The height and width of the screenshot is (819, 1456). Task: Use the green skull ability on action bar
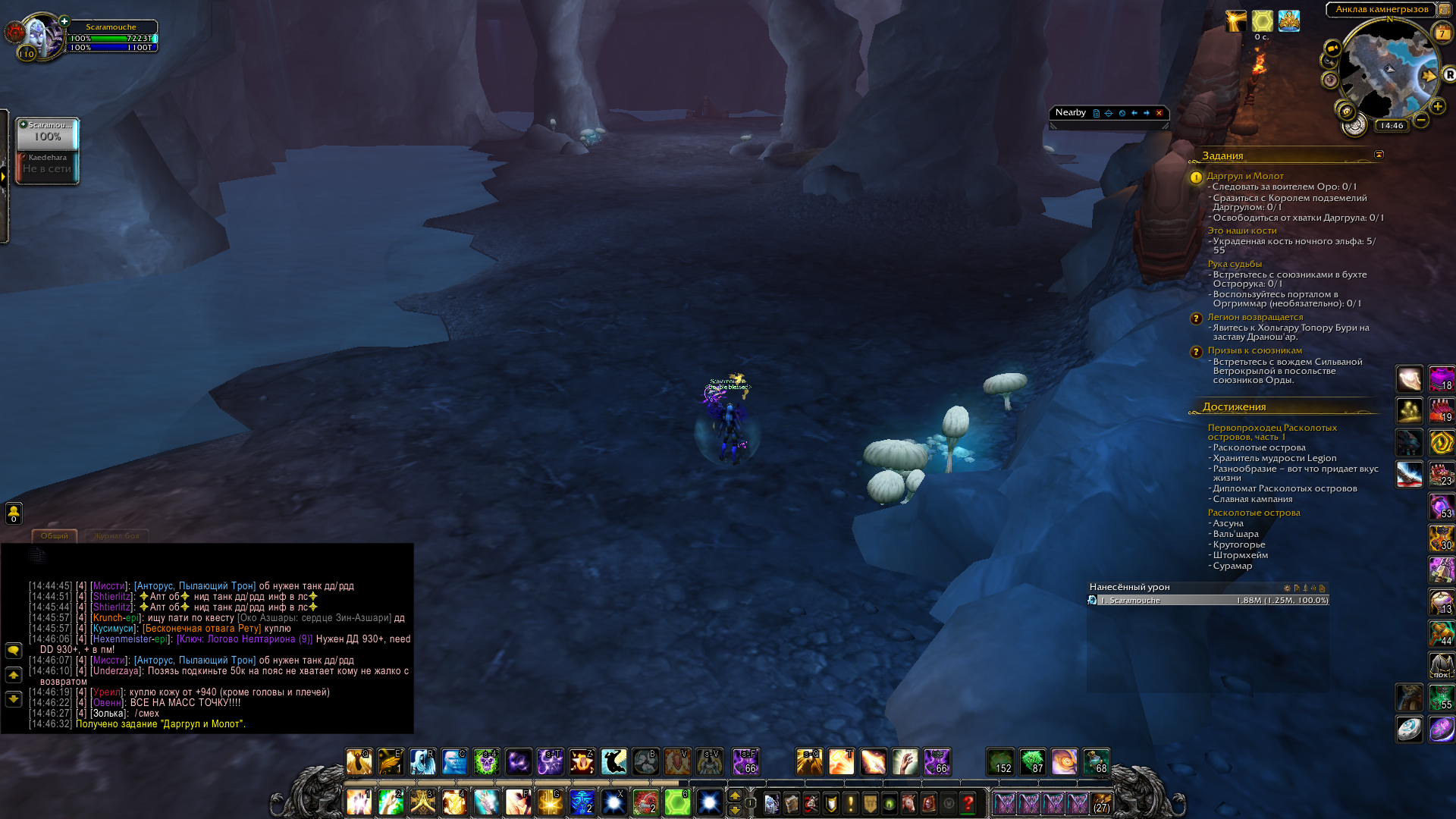click(x=486, y=762)
